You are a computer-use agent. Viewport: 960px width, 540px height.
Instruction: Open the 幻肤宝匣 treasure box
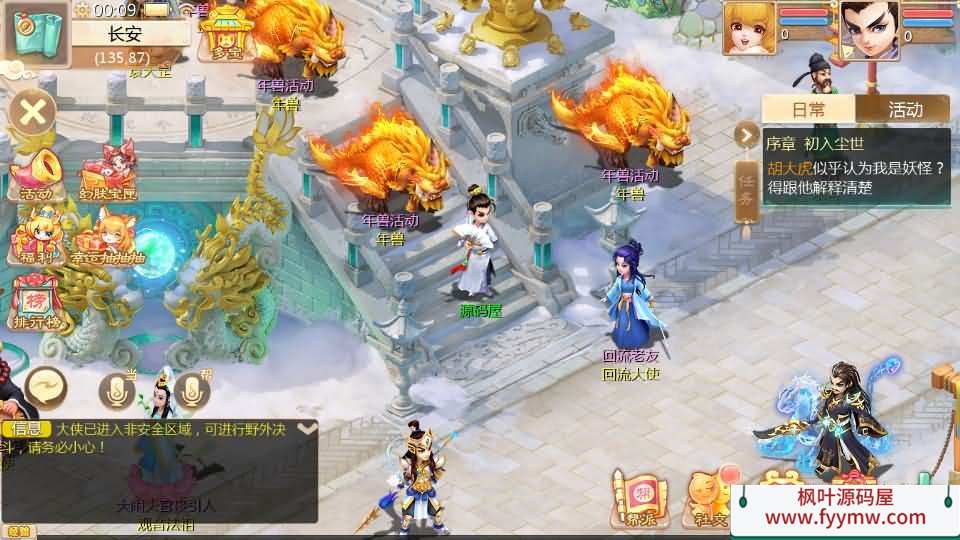click(107, 170)
